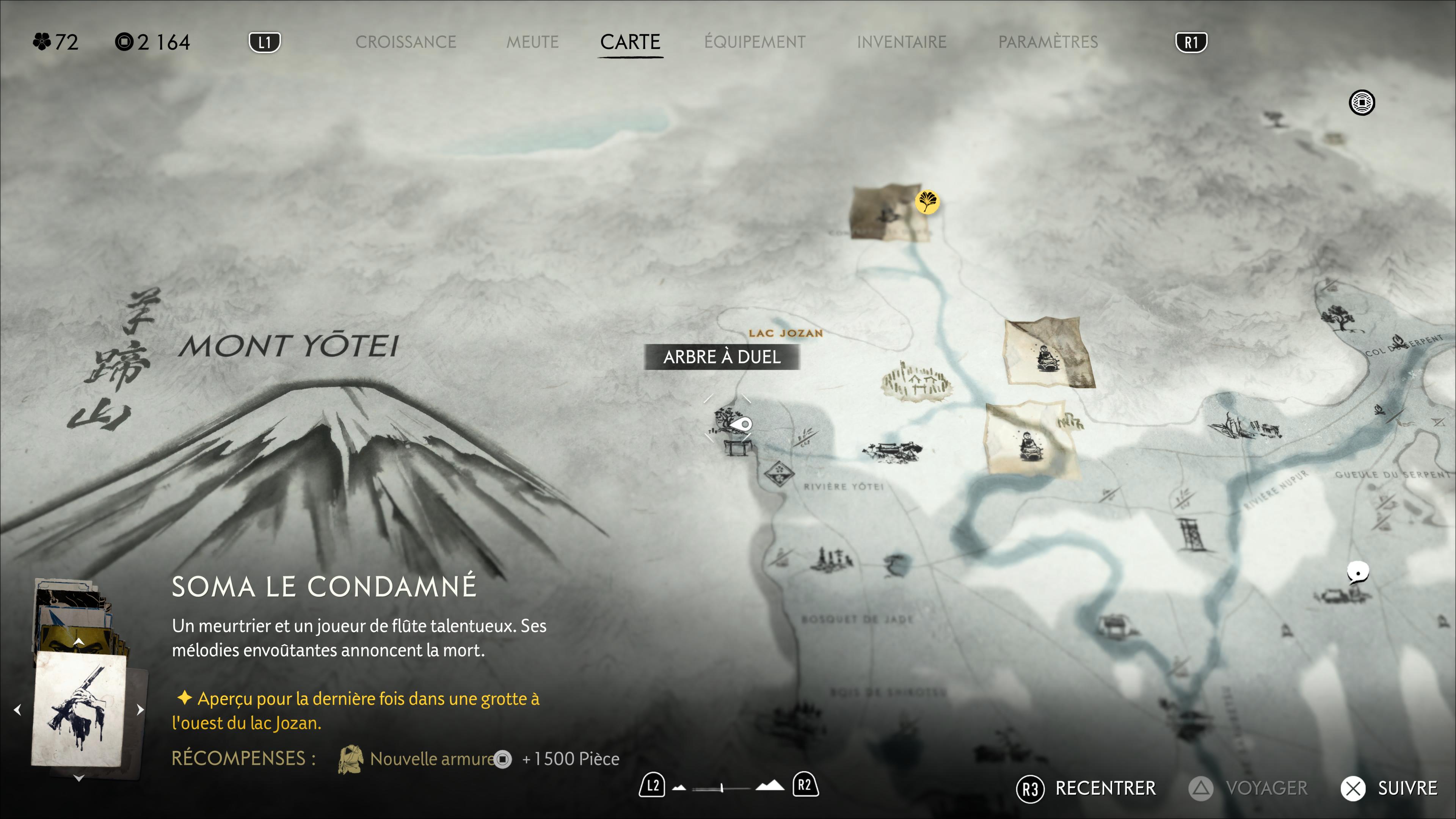The image size is (1456, 819).
Task: Show the Paramètres tab
Action: click(1048, 42)
